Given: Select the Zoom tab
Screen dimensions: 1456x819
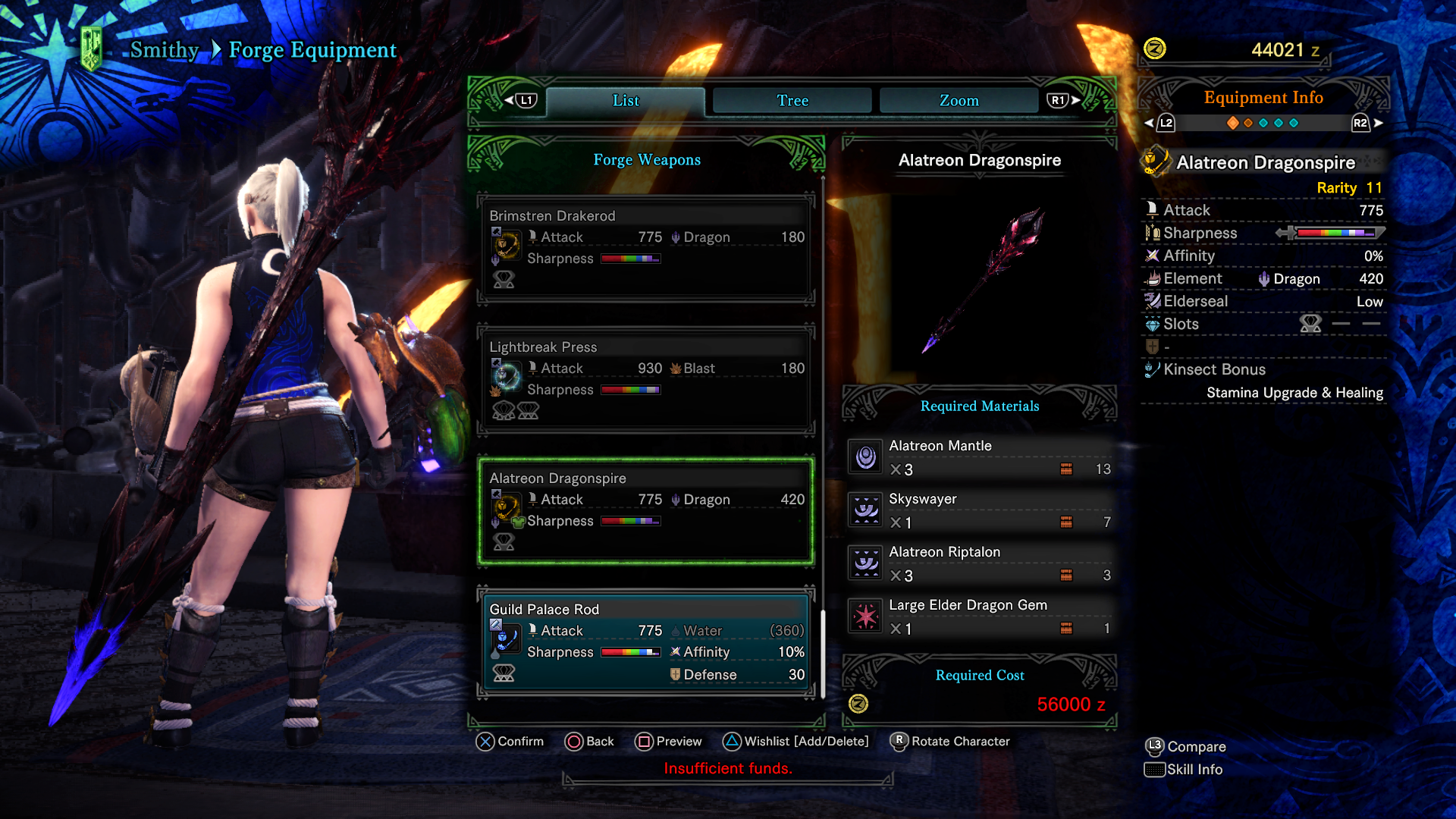Looking at the screenshot, I should click(x=959, y=101).
